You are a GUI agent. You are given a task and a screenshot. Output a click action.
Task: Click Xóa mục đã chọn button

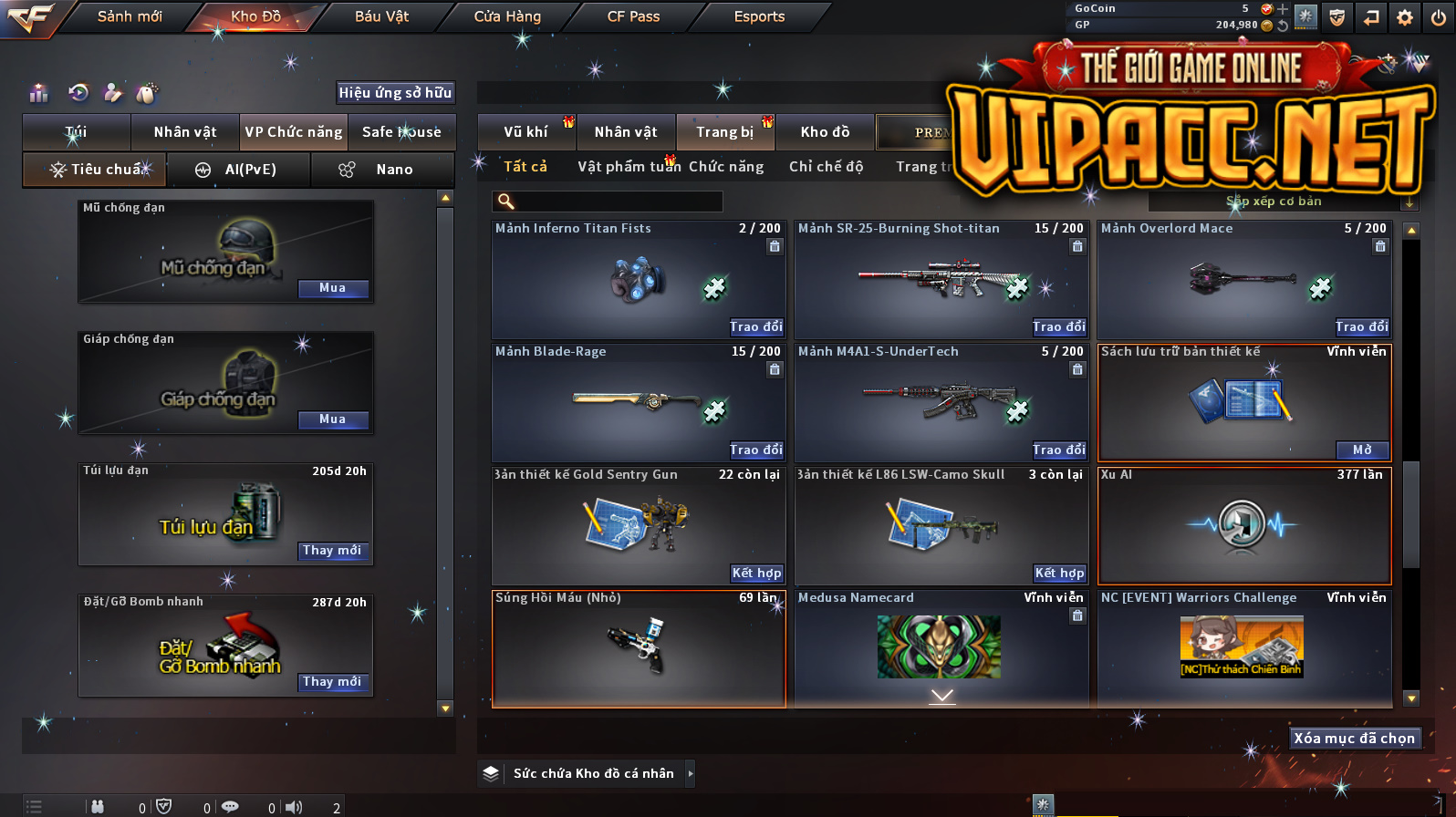(1354, 738)
